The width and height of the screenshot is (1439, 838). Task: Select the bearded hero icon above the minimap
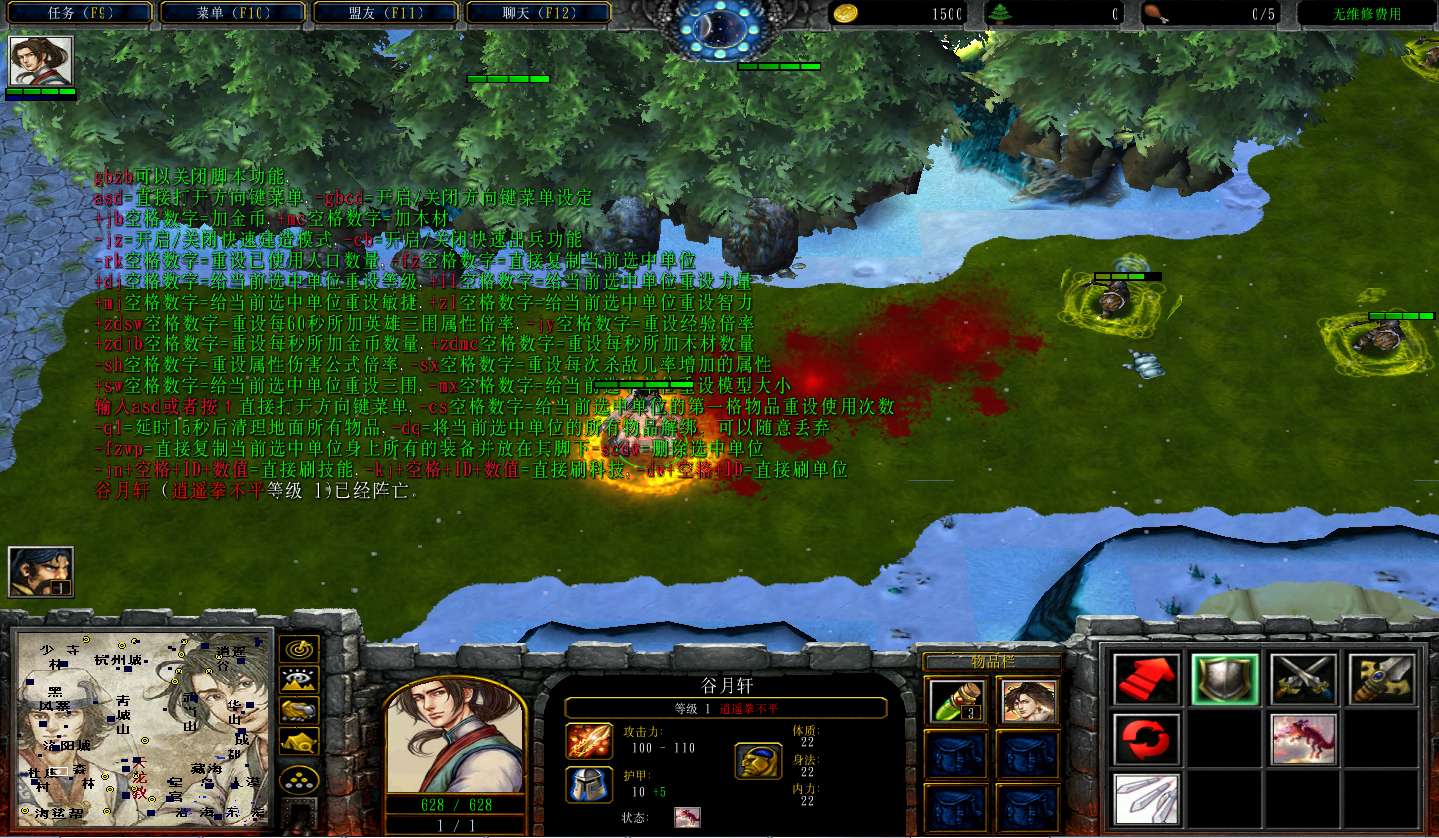(x=41, y=572)
